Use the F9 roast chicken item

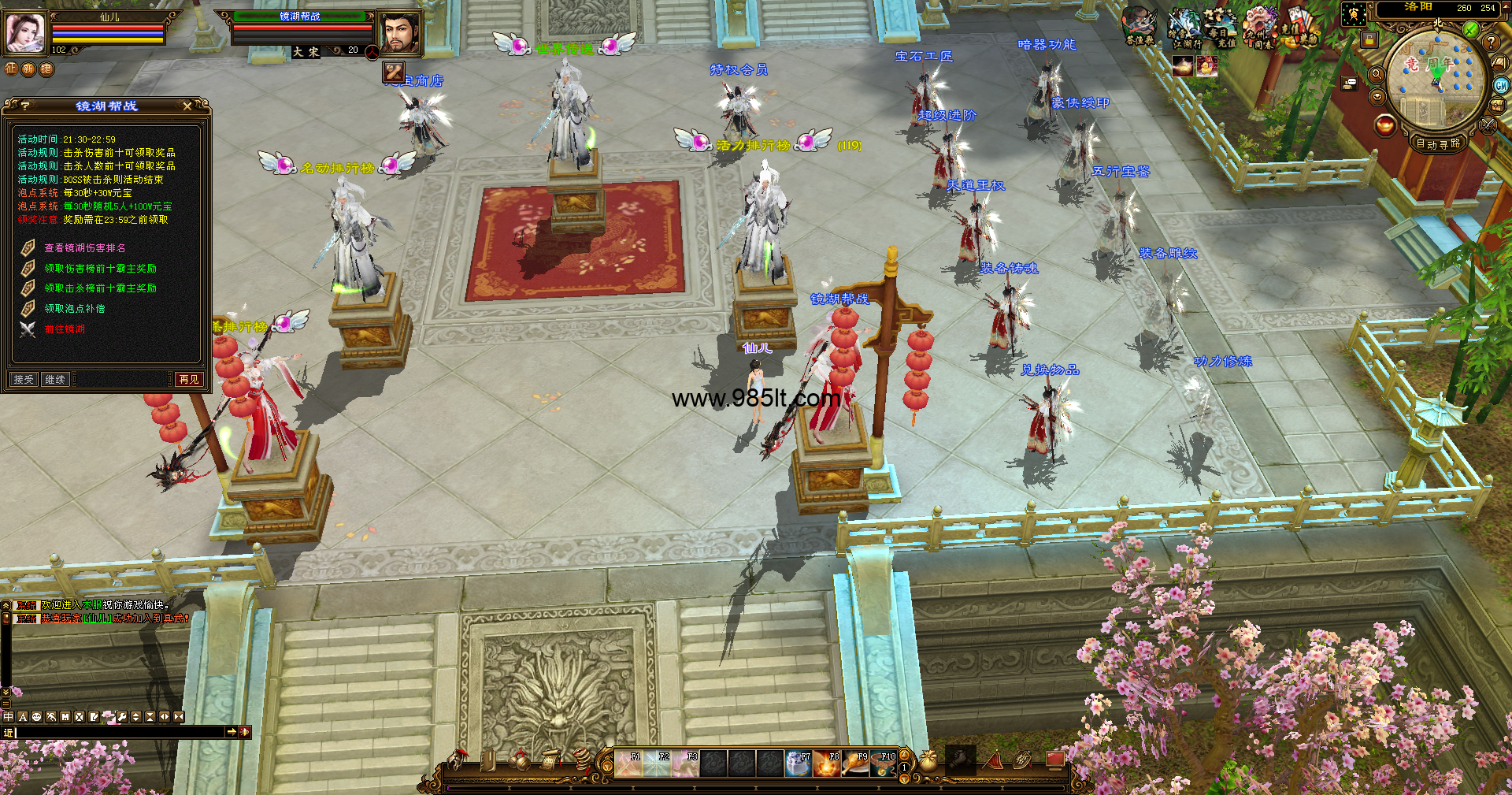(x=855, y=764)
